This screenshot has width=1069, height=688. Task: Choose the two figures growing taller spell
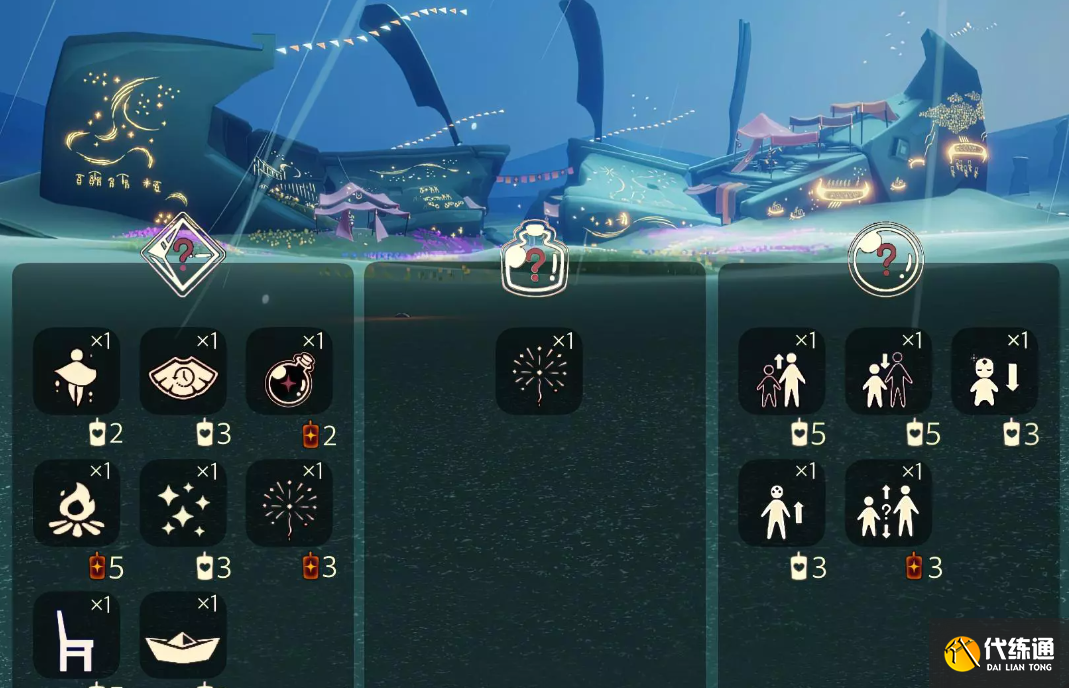782,371
